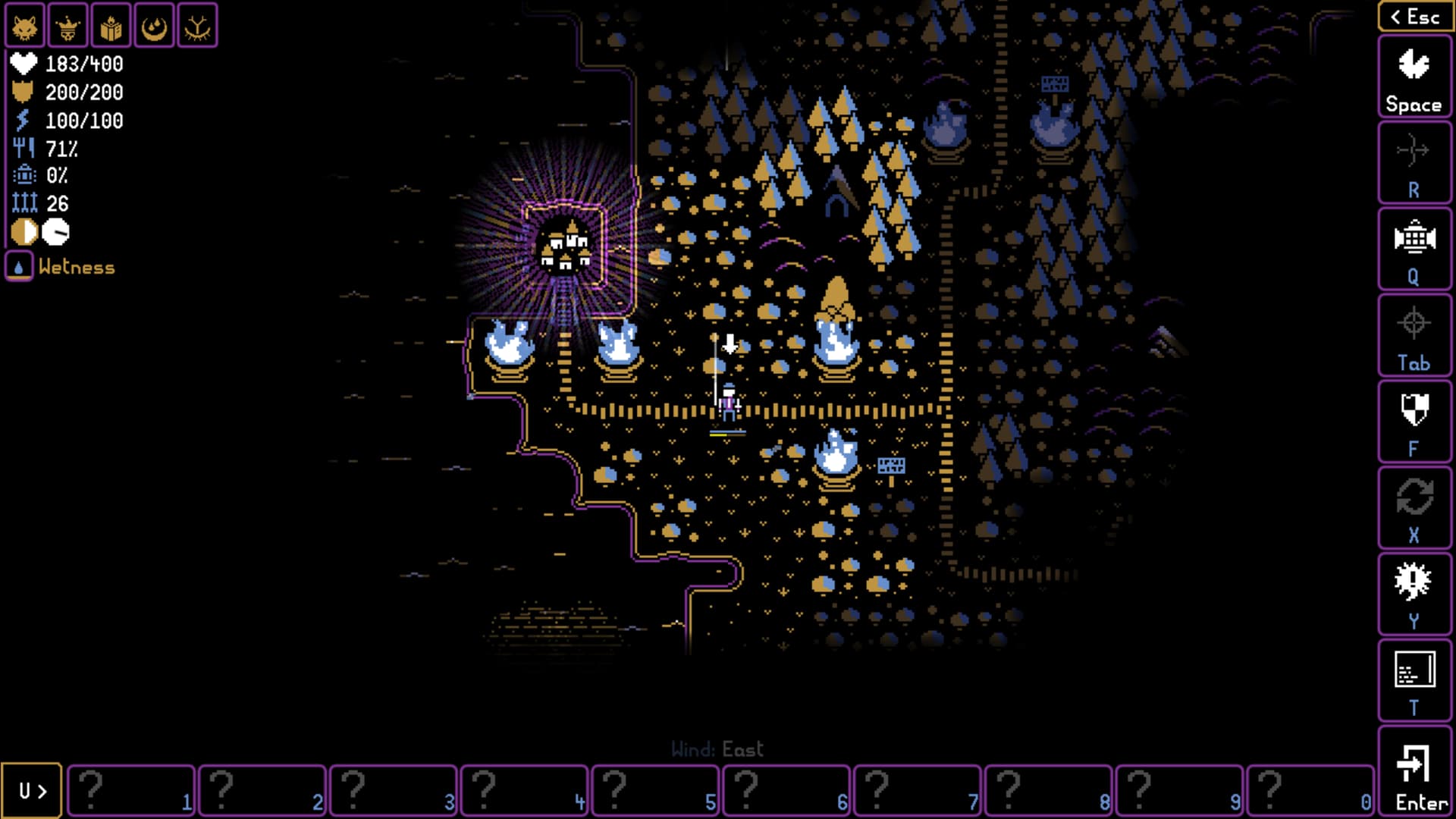Viewport: 1456px width, 819px height.
Task: Select the crosshair Tab target button
Action: 1414,337
